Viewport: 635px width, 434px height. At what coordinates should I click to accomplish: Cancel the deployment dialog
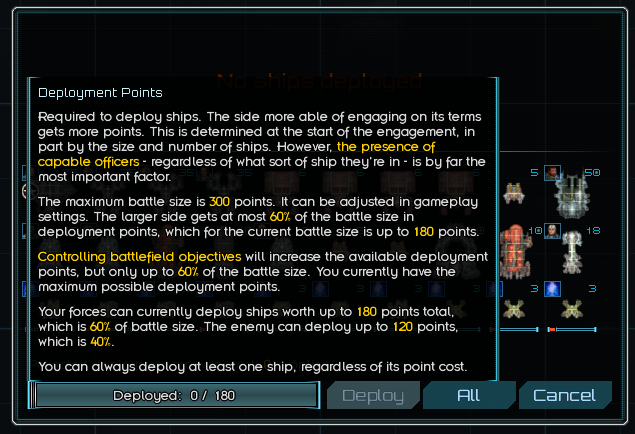click(x=565, y=395)
